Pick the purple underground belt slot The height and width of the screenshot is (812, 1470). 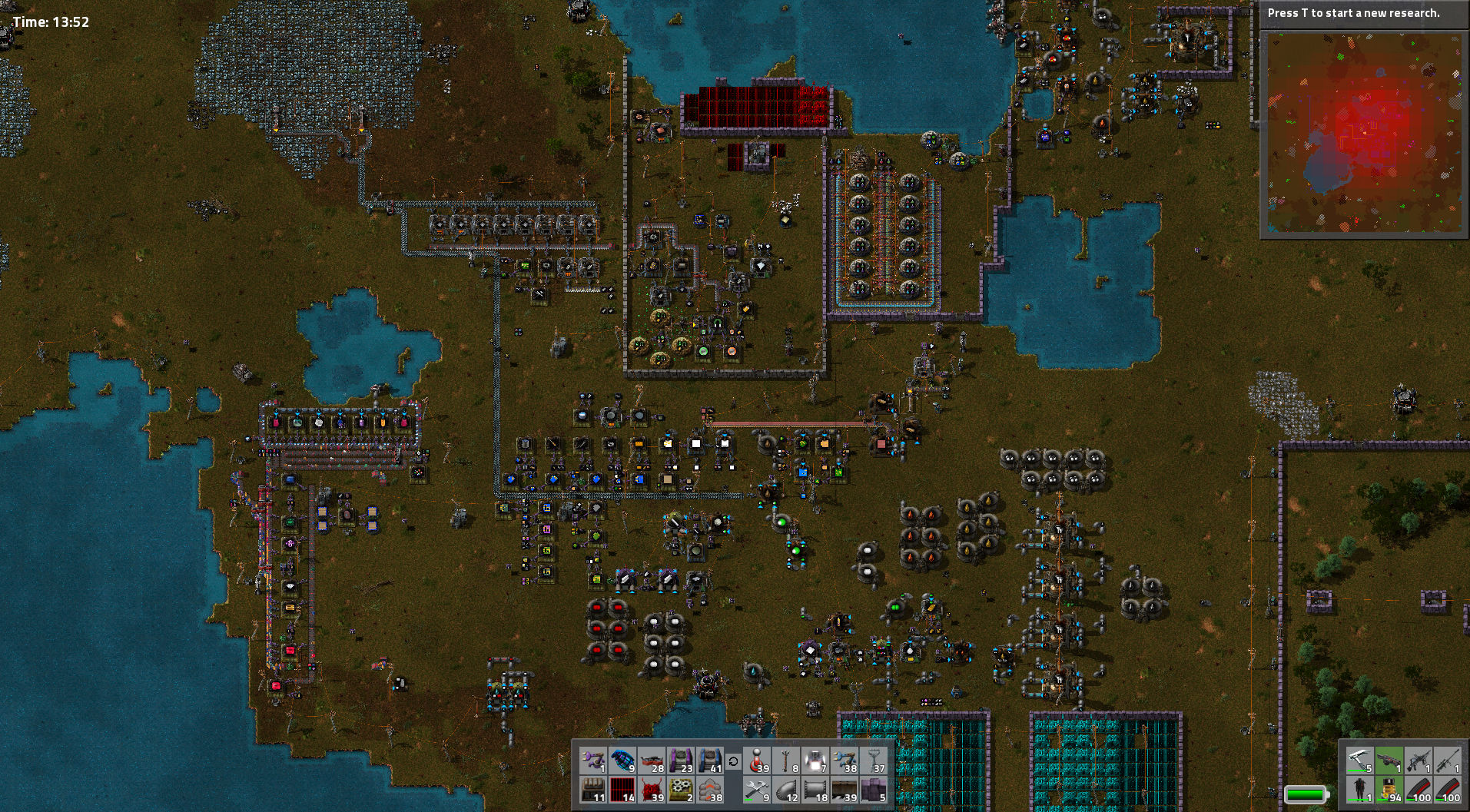(681, 761)
